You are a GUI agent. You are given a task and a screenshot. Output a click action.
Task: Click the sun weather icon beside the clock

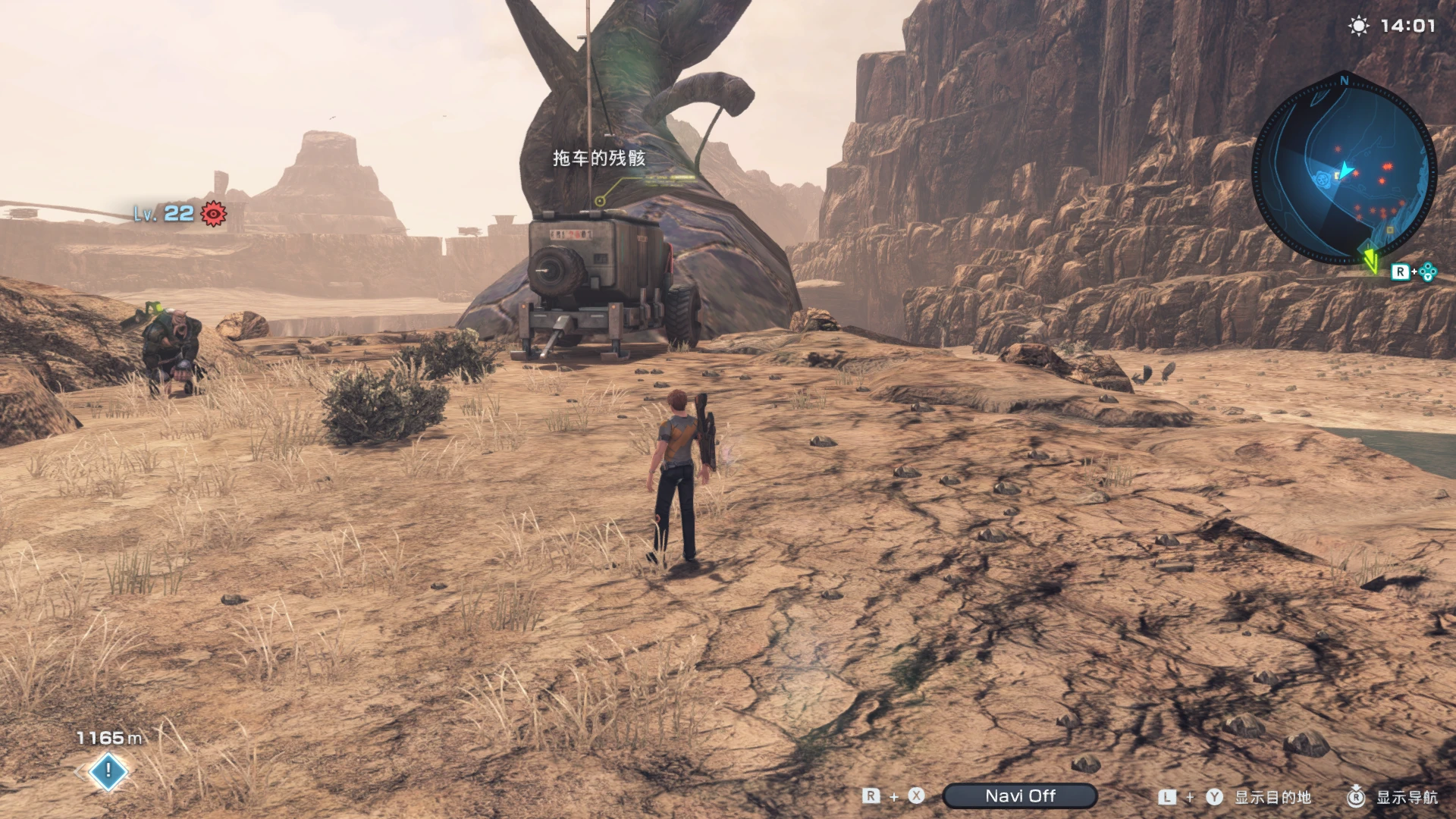pos(1360,25)
